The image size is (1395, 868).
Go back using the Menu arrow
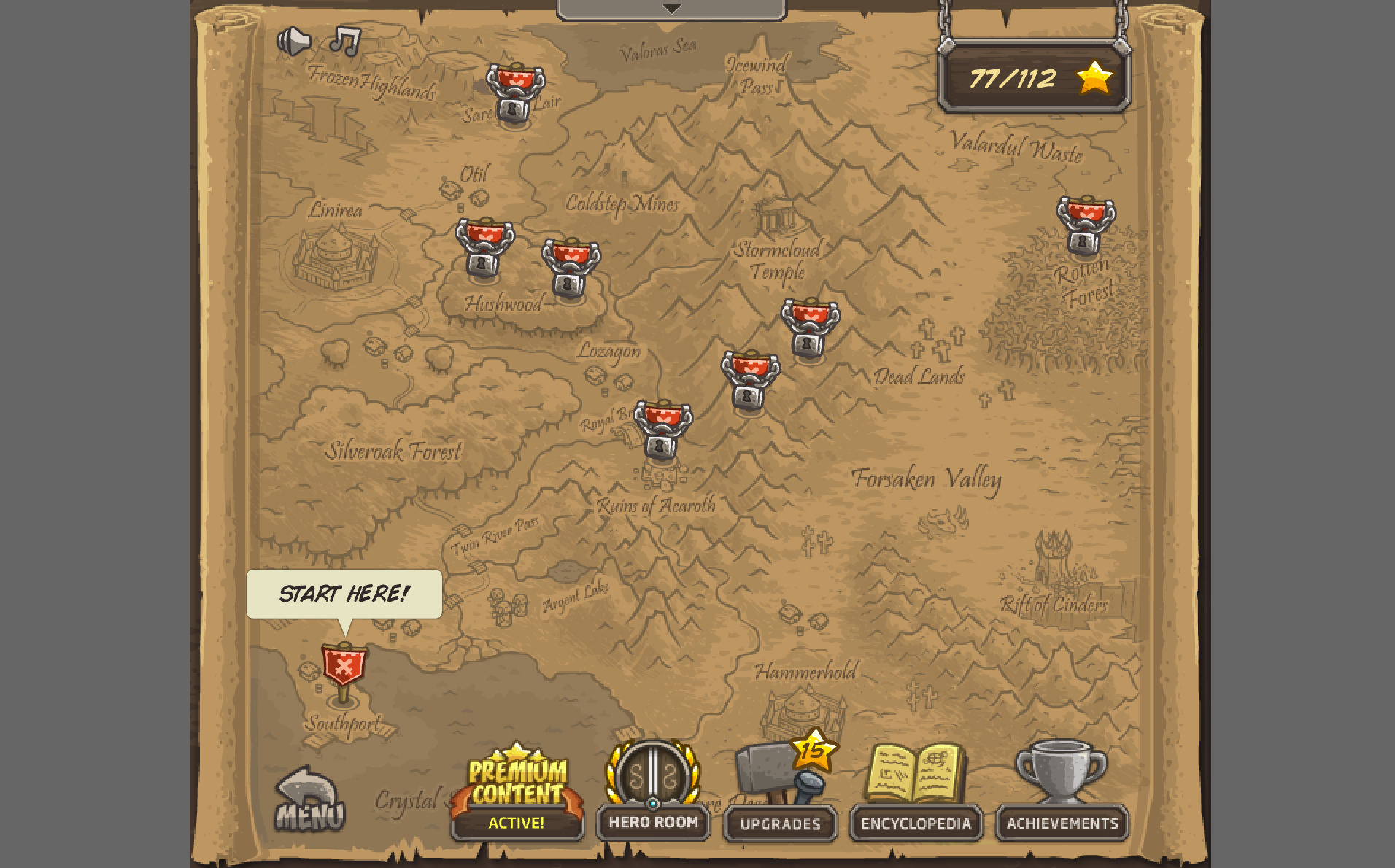point(309,800)
